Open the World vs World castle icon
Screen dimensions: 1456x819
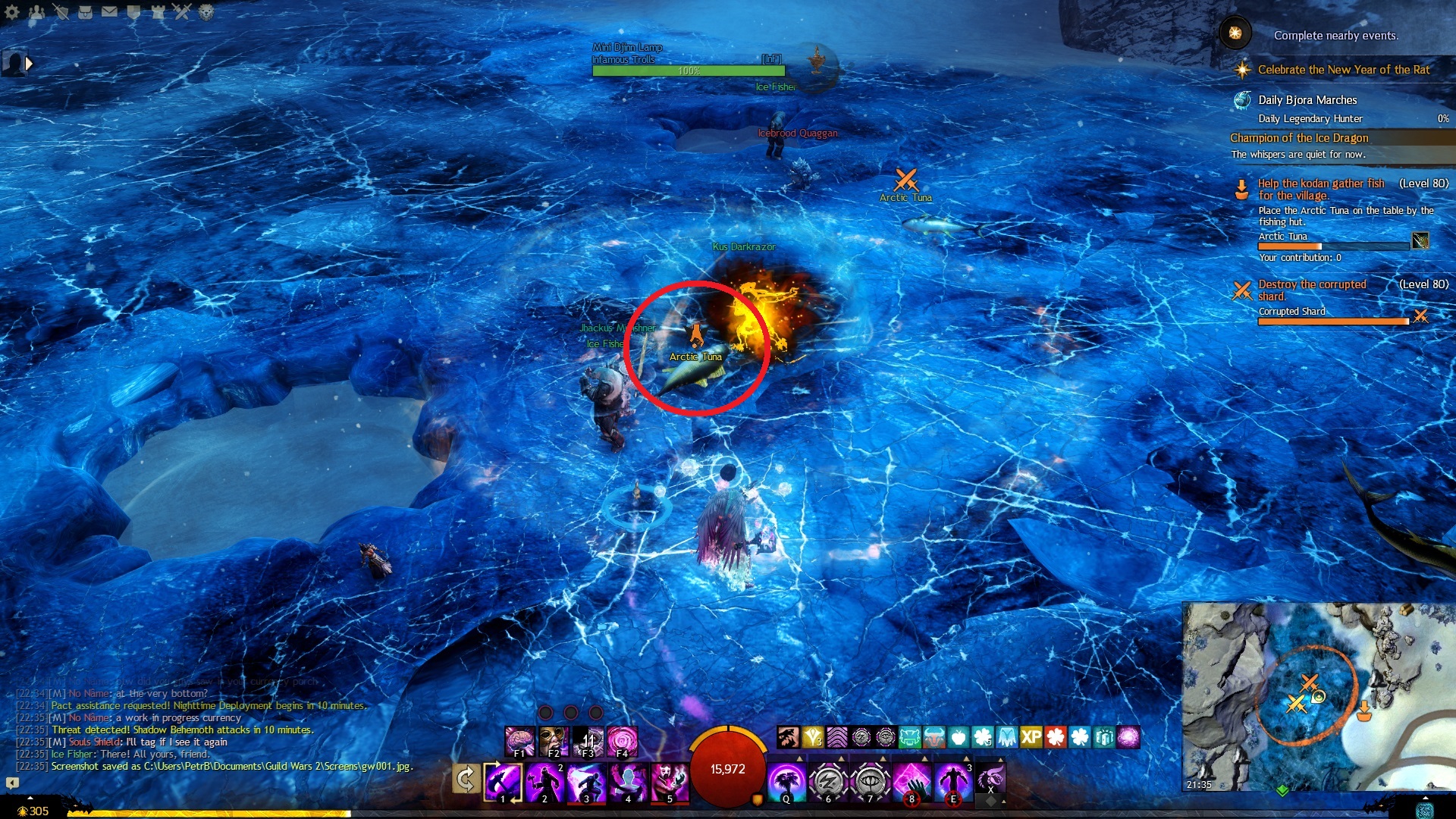click(158, 11)
